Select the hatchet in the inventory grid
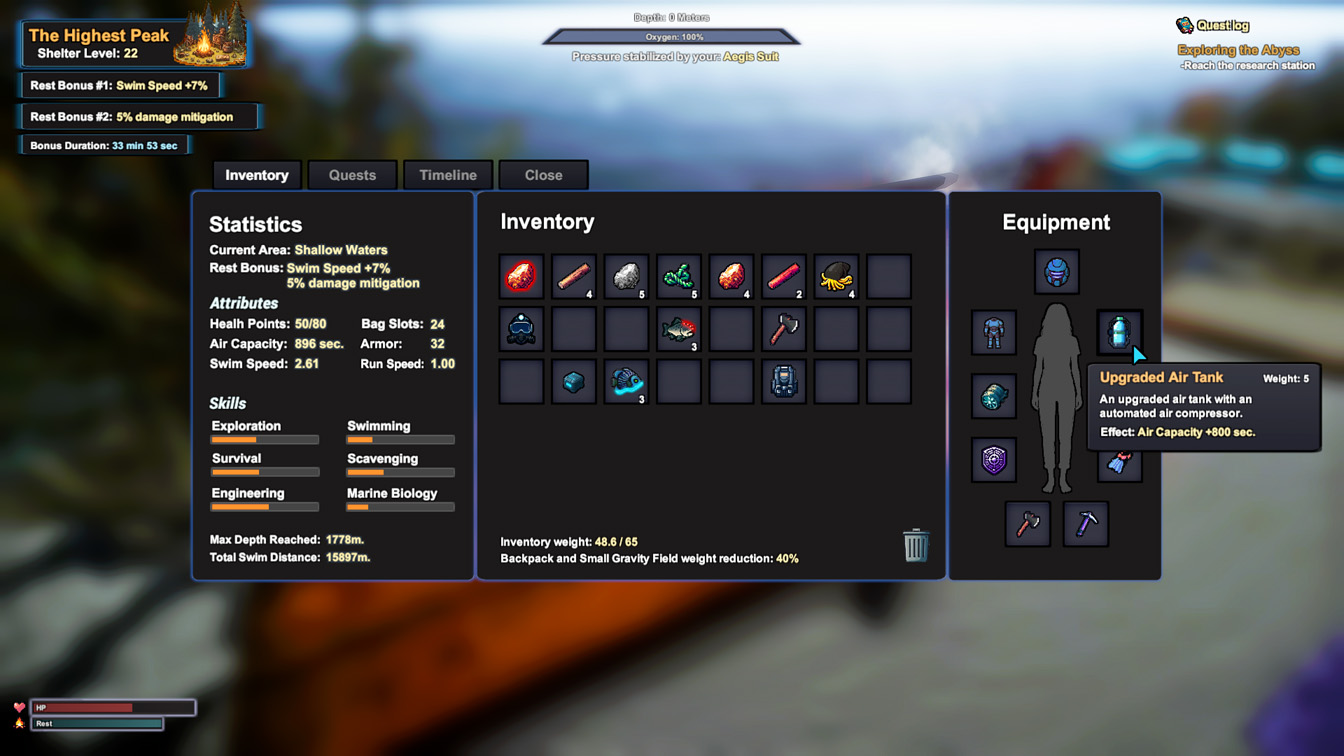 pos(783,329)
